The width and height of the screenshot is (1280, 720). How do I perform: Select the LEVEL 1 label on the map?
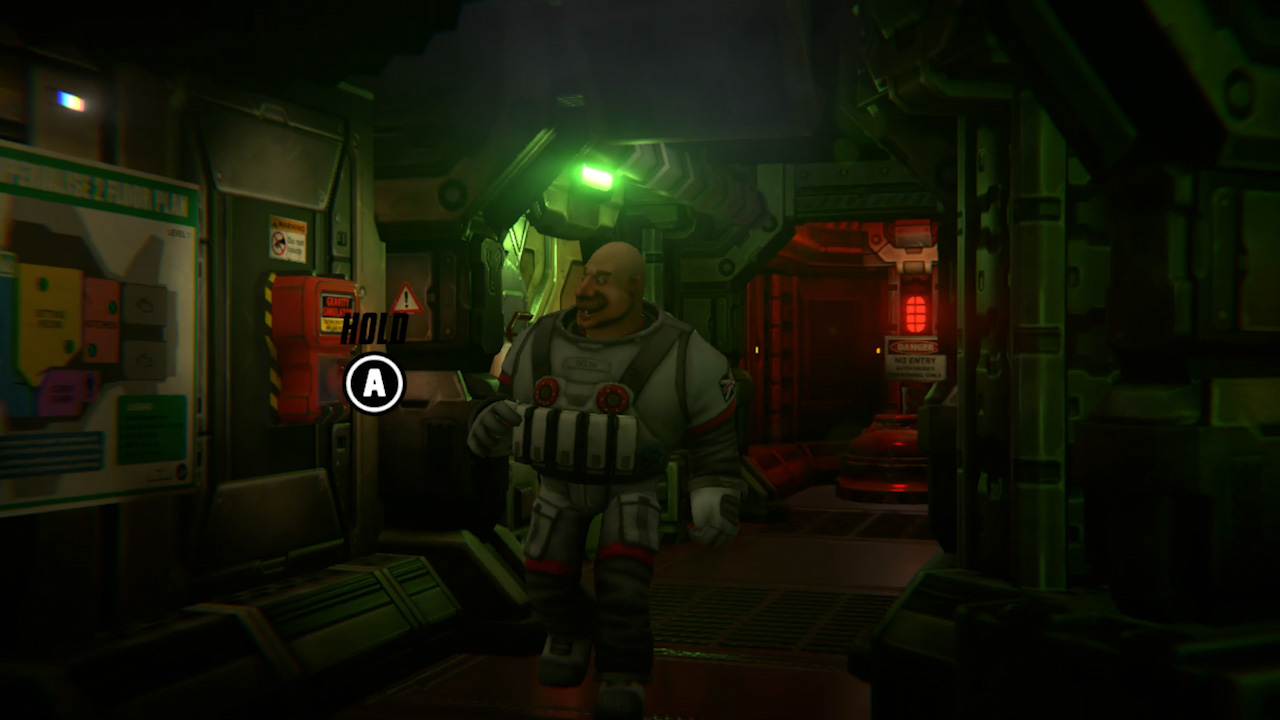click(x=179, y=231)
